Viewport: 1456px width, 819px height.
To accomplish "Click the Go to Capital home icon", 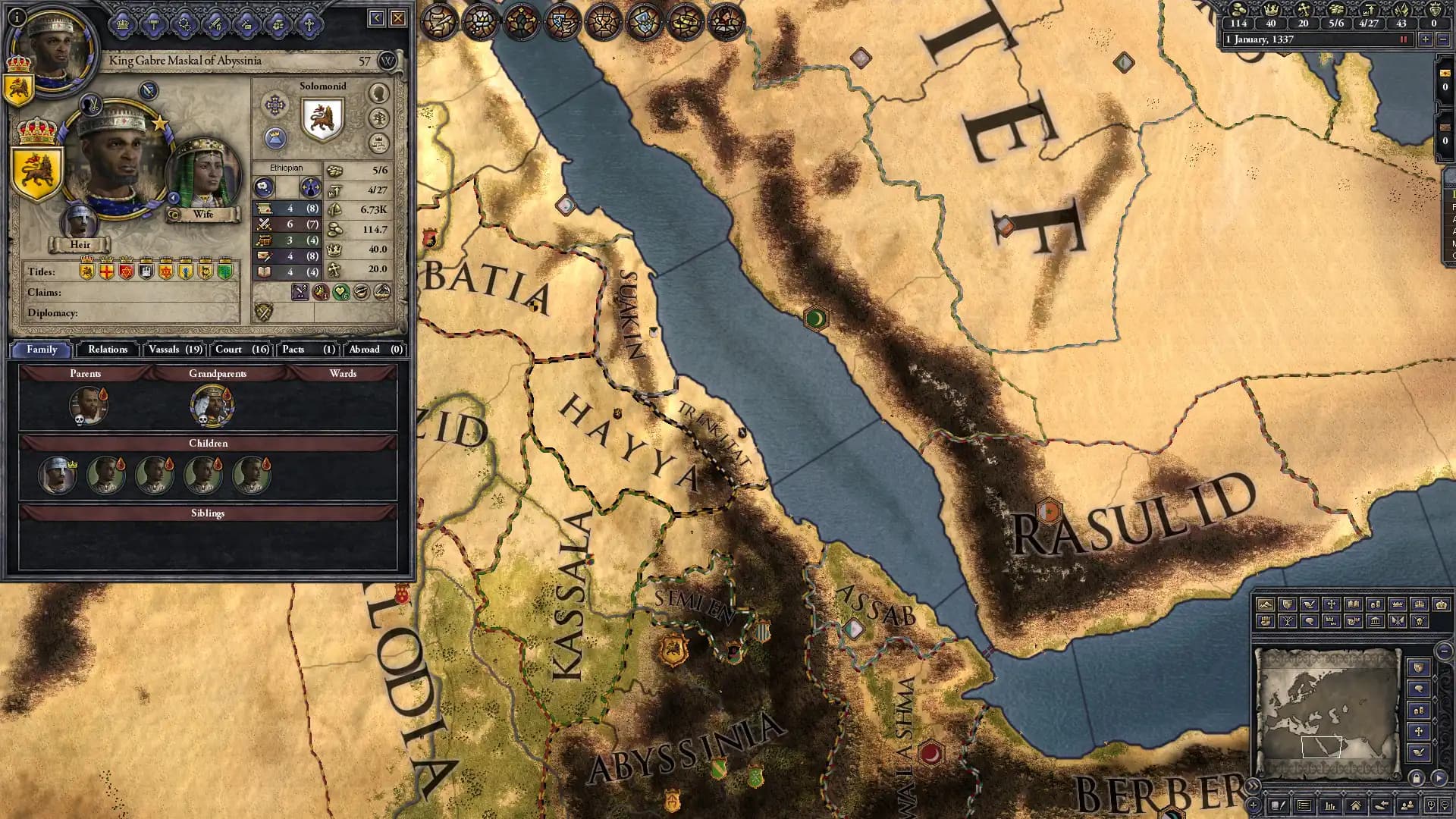I will click(1356, 806).
